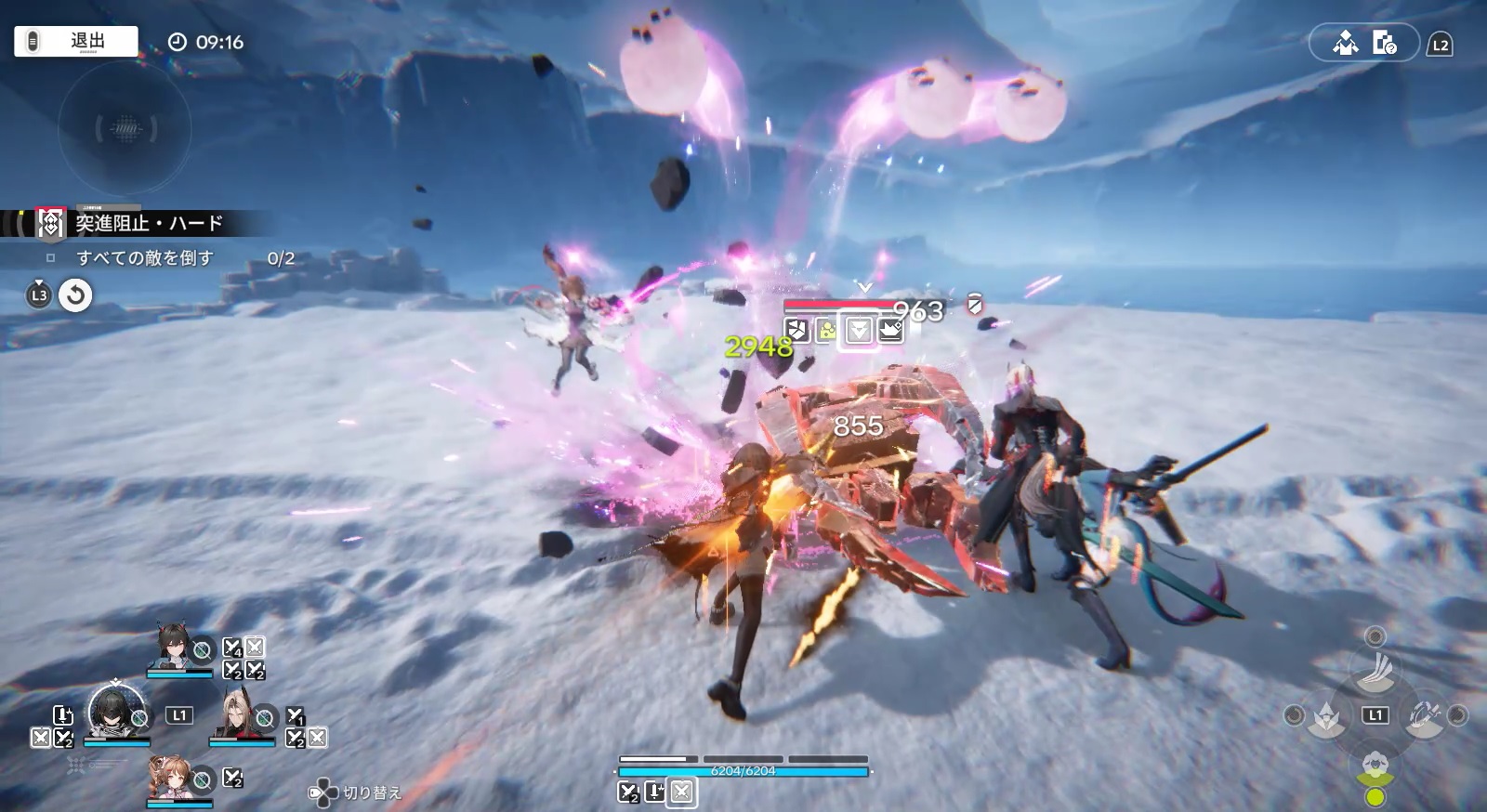This screenshot has height=812, width=1487.
Task: Open the circular minimap radar
Action: click(125, 128)
